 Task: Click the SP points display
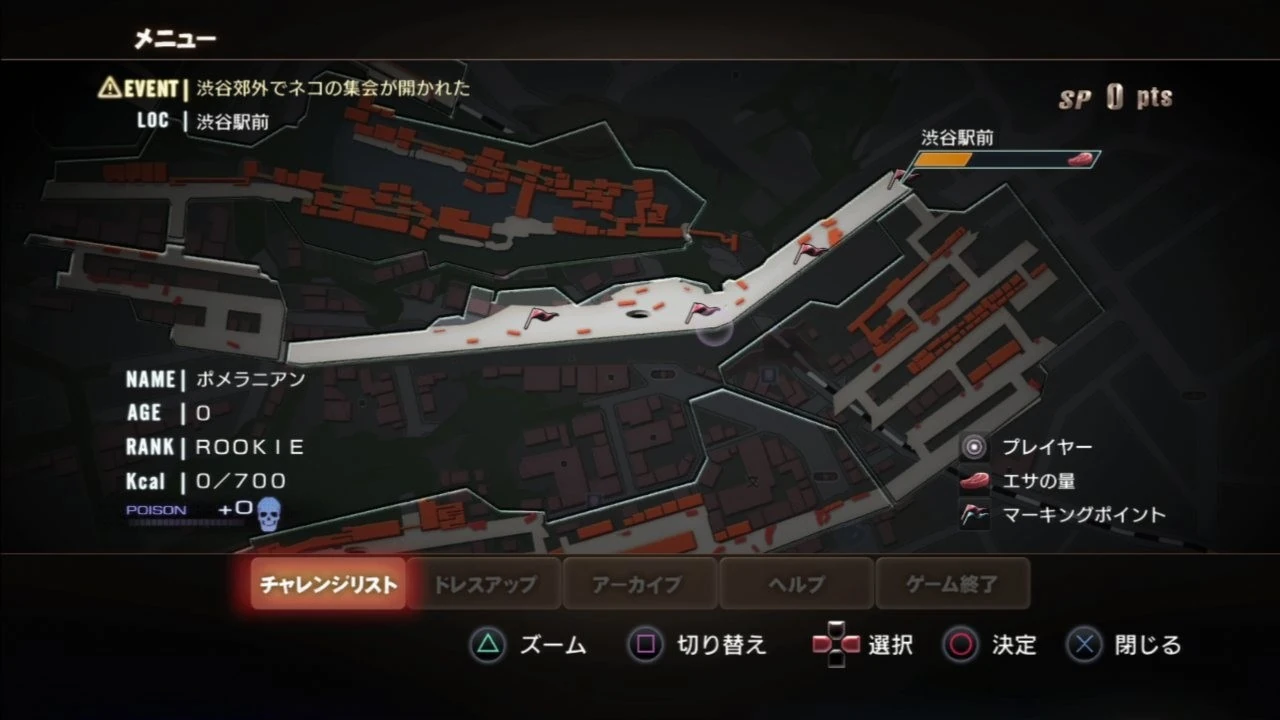[1113, 97]
